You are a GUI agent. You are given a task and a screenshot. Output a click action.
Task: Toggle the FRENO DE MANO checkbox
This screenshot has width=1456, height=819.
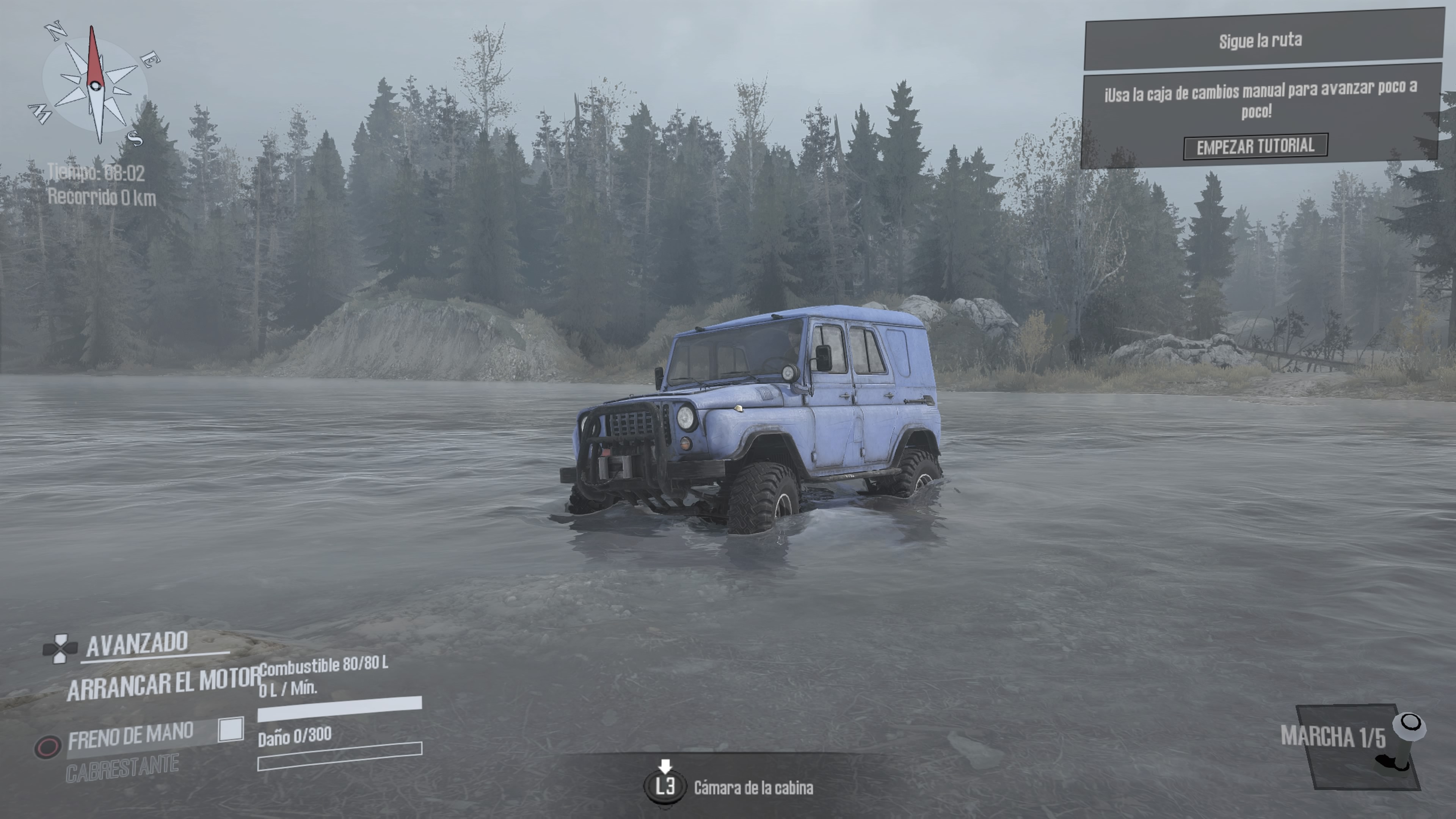[x=231, y=730]
